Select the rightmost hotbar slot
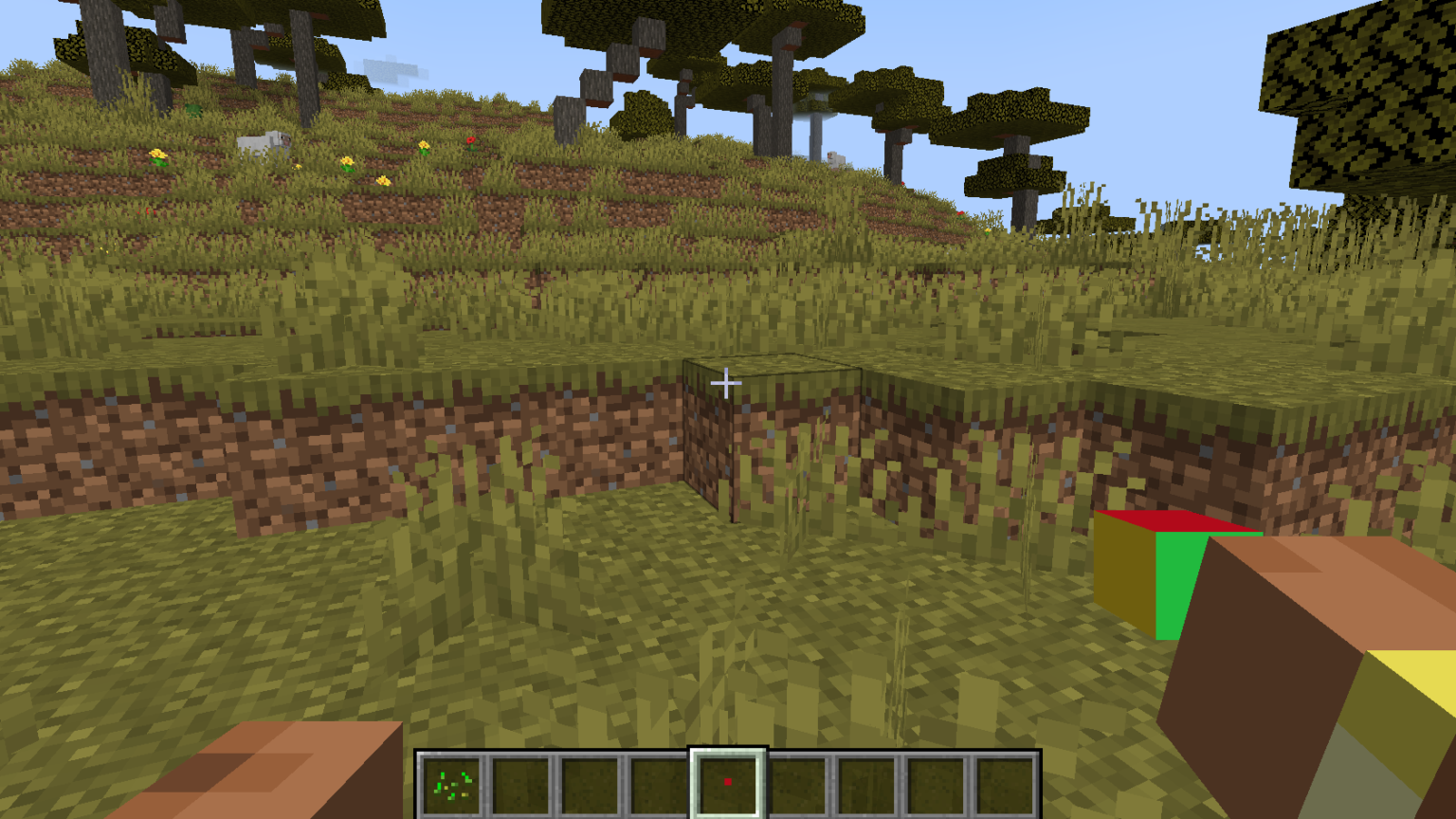This screenshot has height=819, width=1456. point(1004,781)
